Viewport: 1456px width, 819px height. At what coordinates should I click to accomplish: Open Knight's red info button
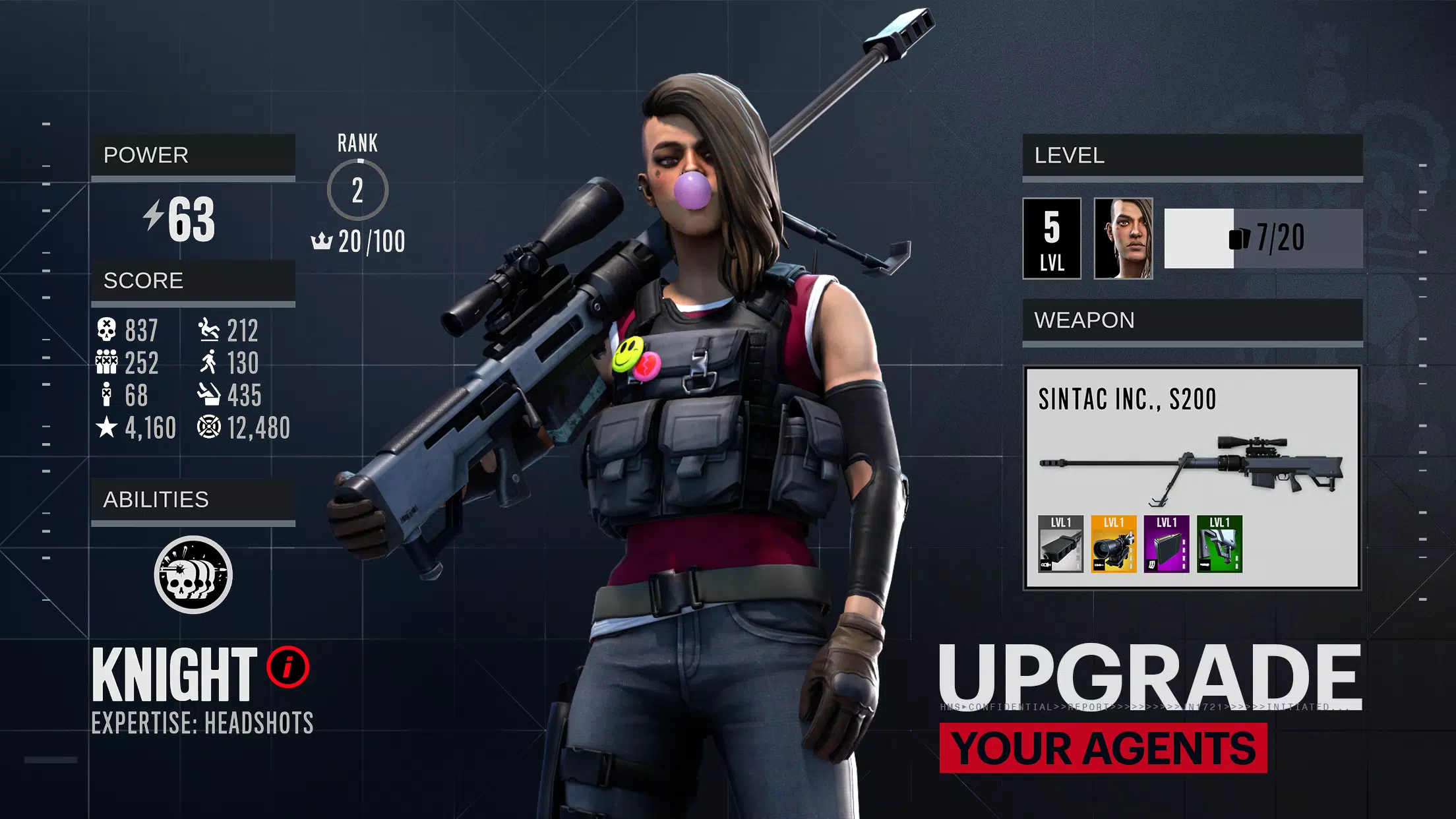click(x=288, y=667)
